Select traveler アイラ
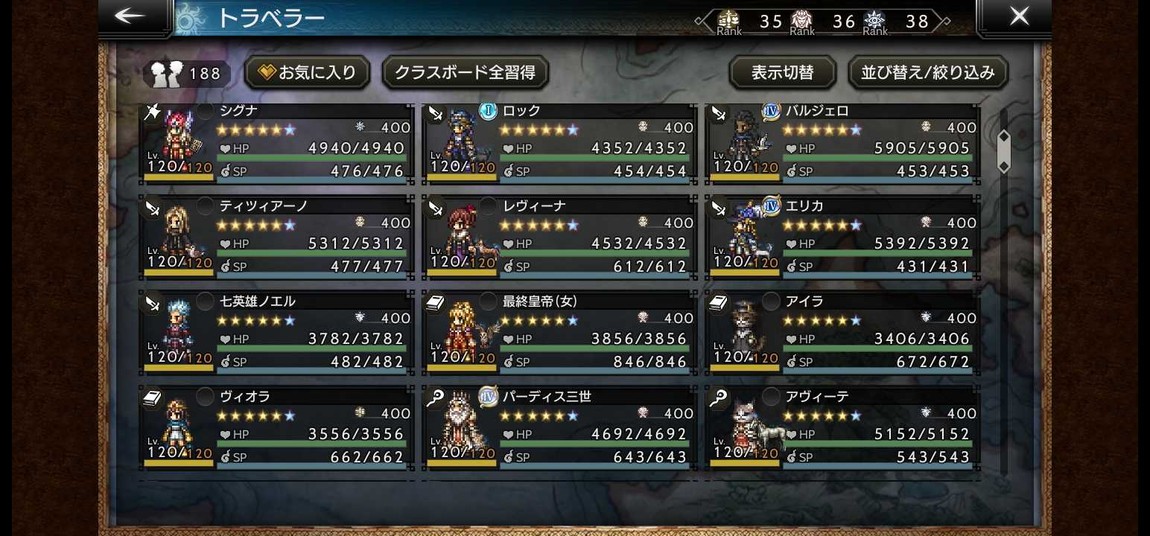The height and width of the screenshot is (536, 1150). (x=843, y=334)
